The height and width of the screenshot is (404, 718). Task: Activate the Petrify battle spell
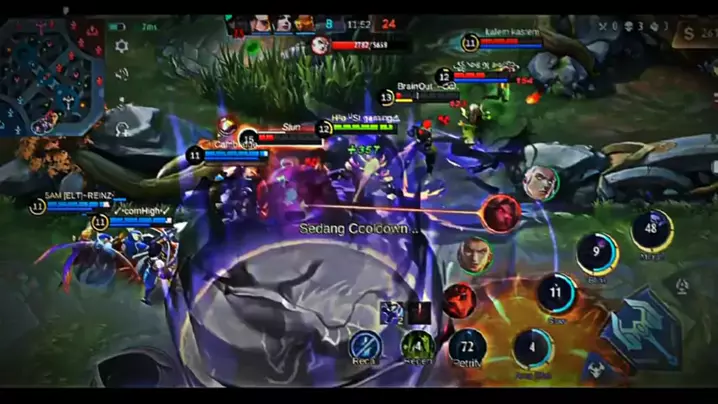(467, 346)
